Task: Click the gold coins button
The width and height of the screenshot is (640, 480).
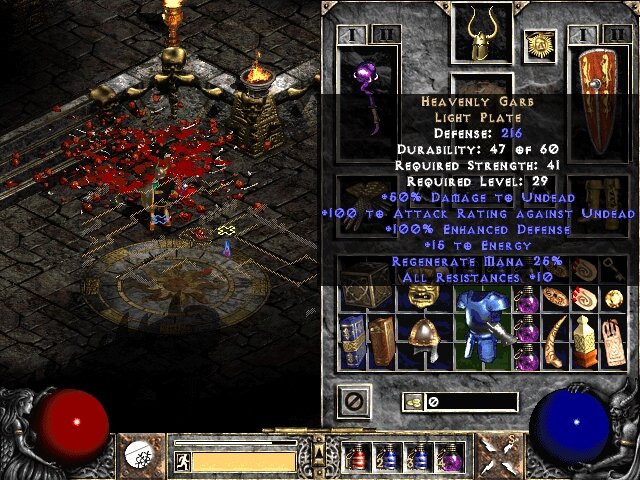Action: pos(411,402)
